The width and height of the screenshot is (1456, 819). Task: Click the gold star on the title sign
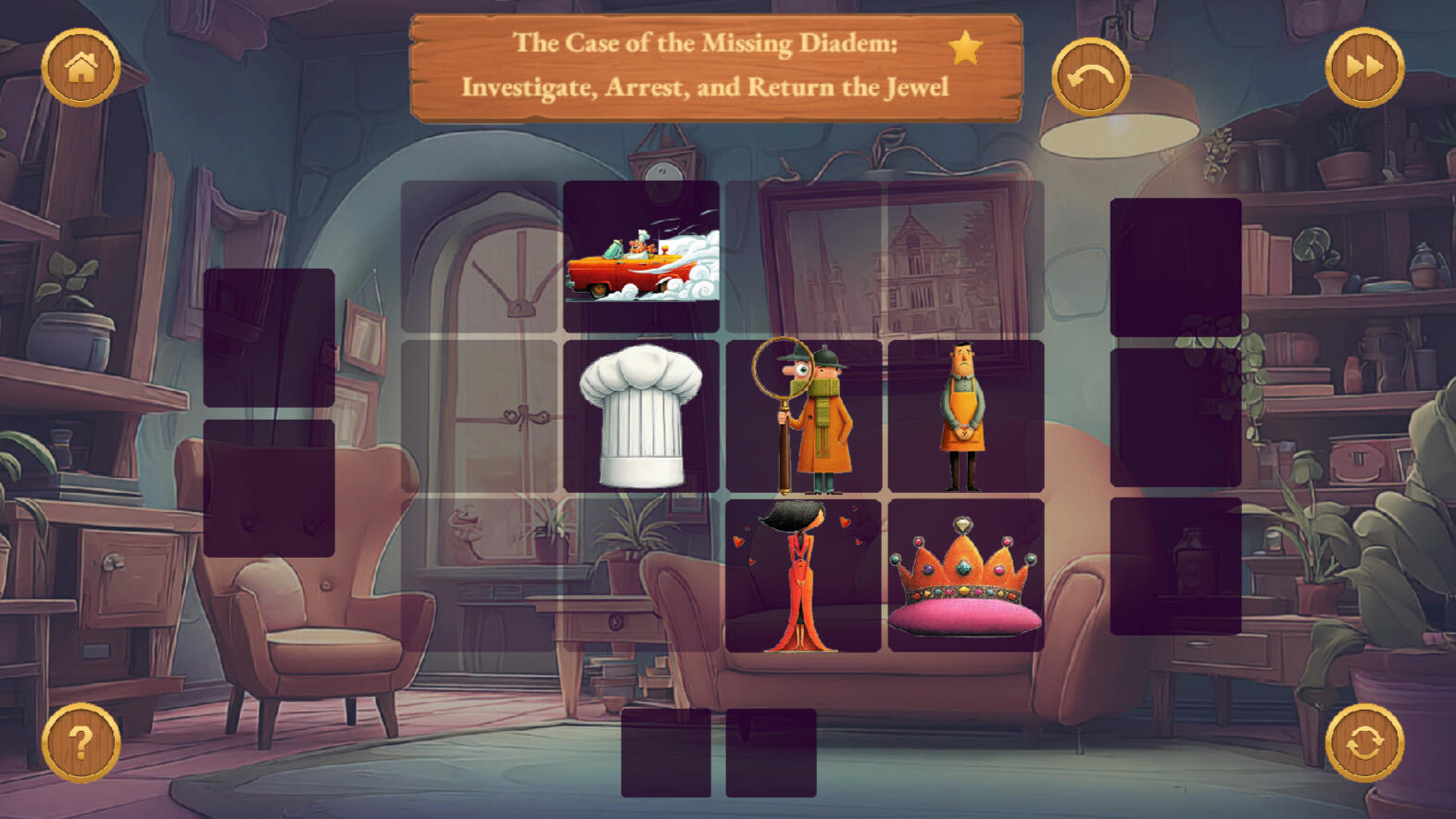click(x=965, y=47)
